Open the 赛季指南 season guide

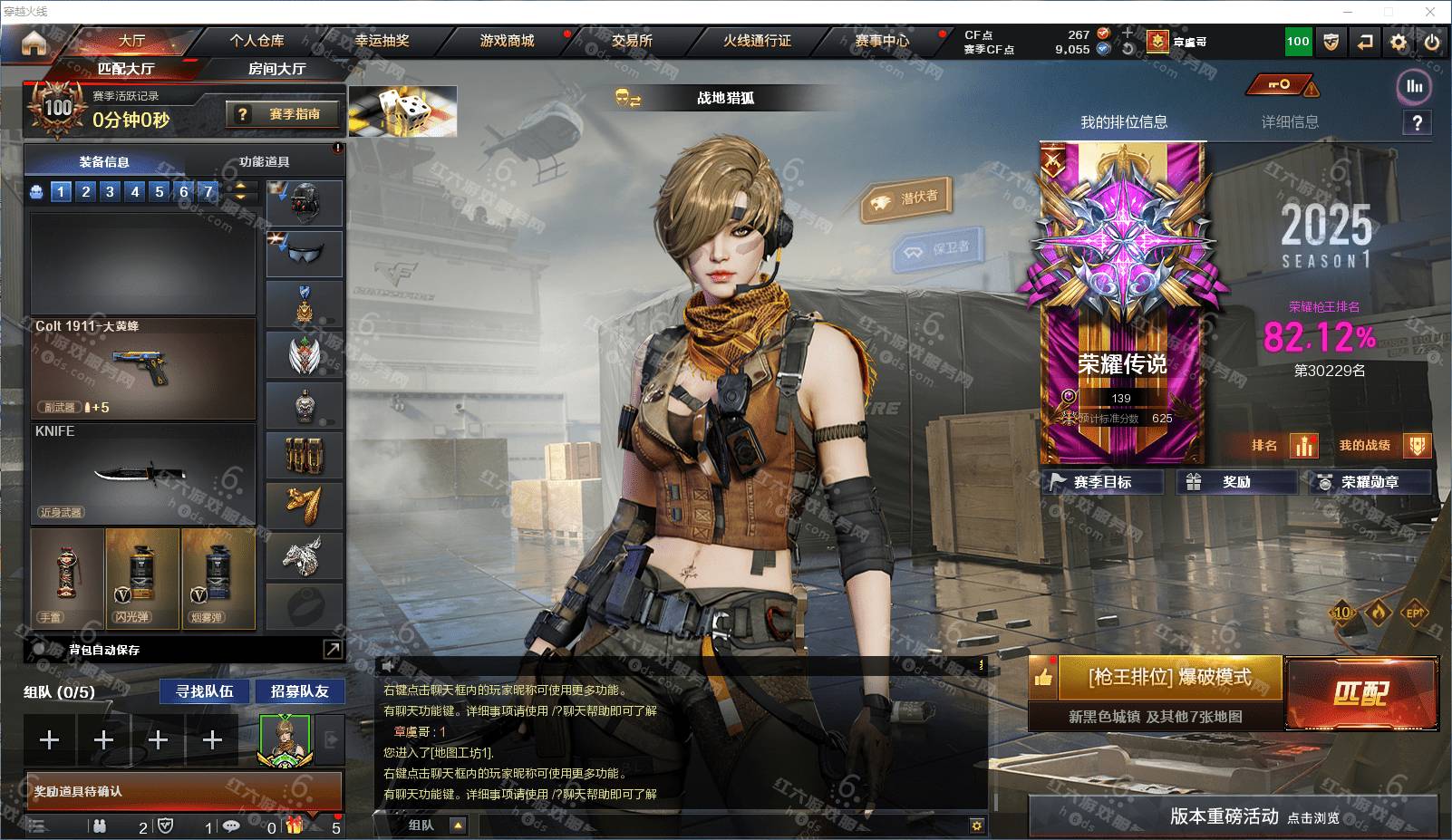285,114
